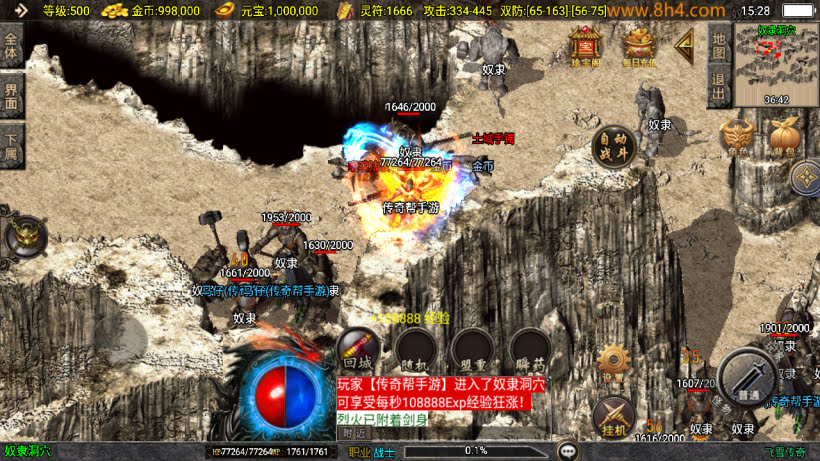
Task: Switch to the 全体 tab
Action: (x=11, y=46)
